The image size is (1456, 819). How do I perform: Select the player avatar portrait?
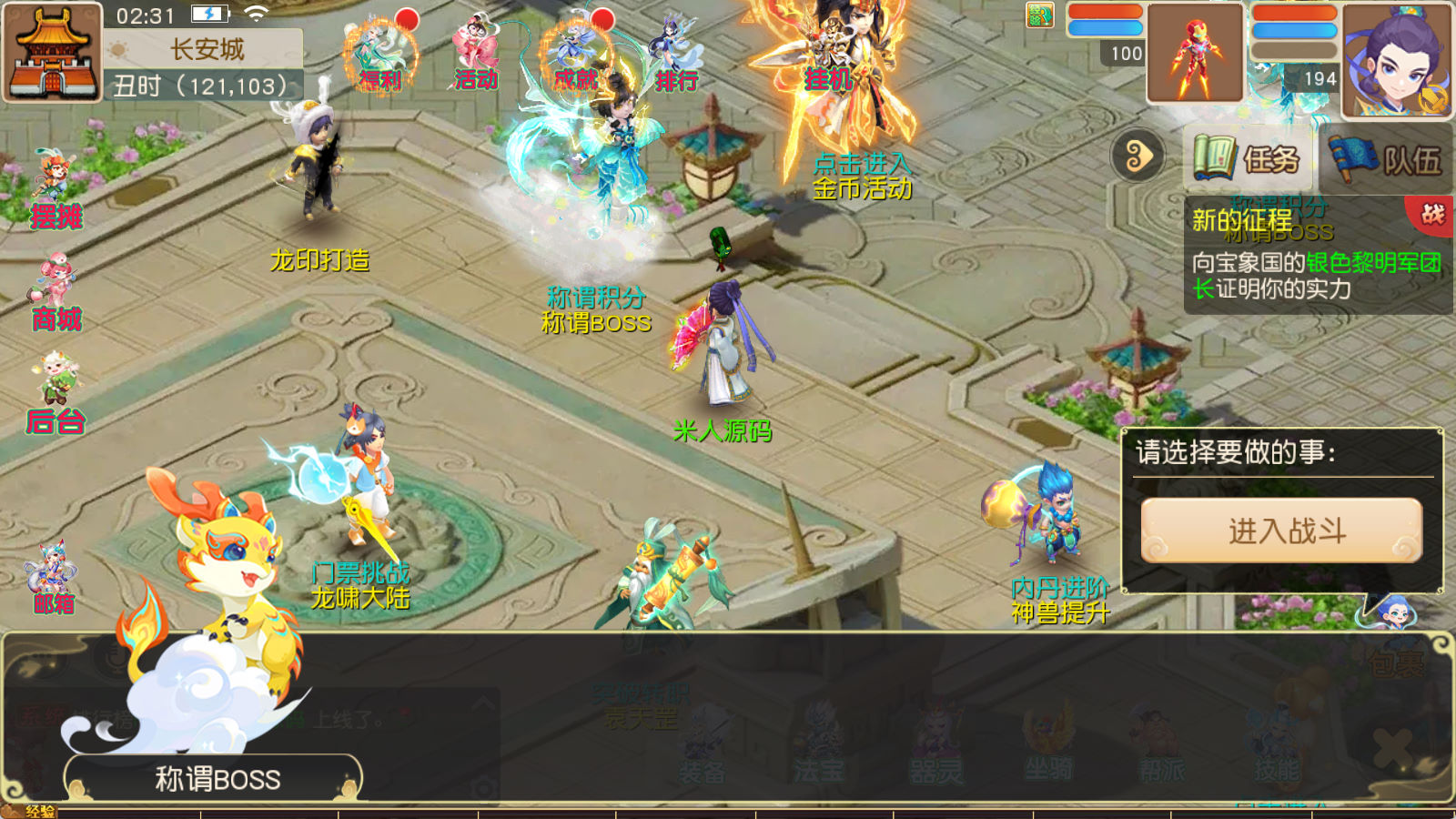pos(1396,61)
